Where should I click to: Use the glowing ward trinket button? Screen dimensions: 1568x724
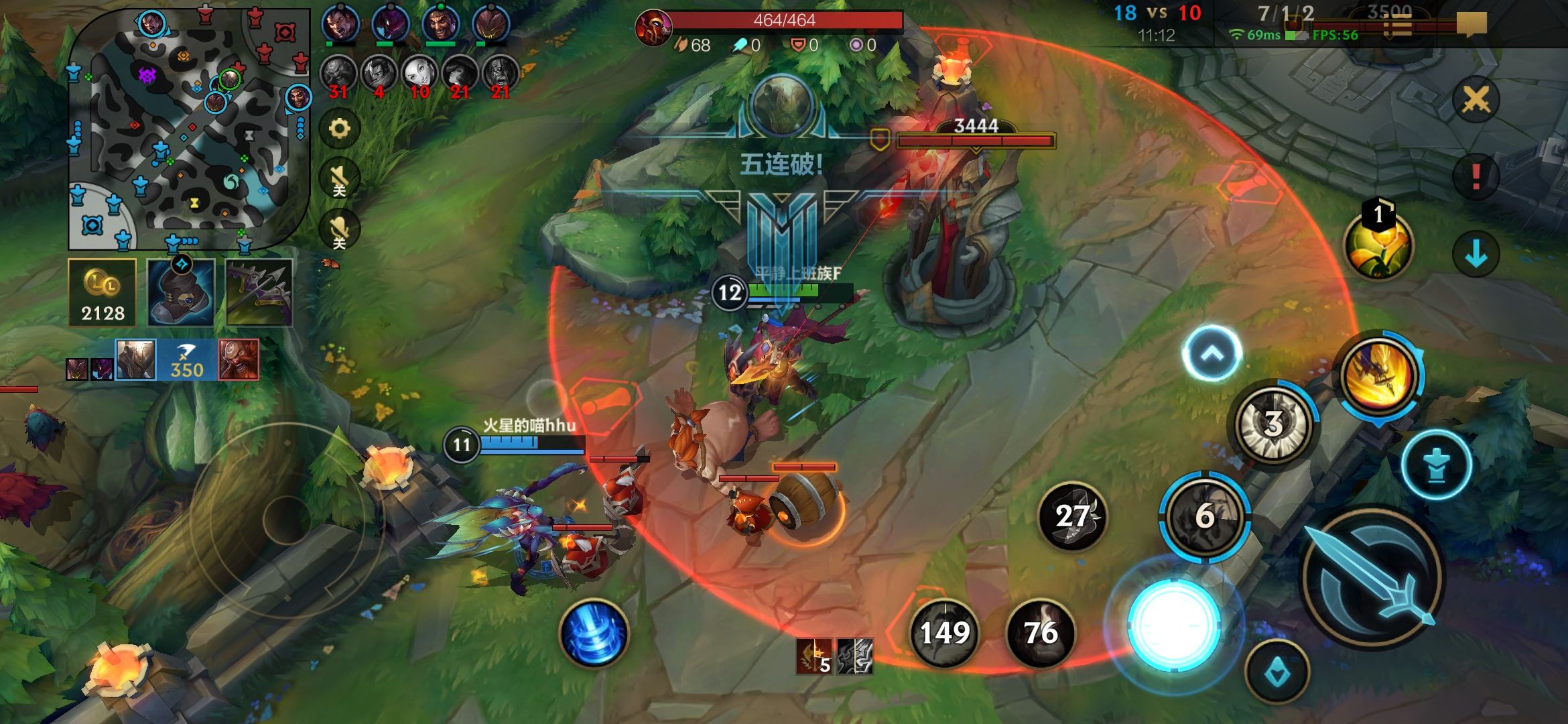[x=1173, y=625]
